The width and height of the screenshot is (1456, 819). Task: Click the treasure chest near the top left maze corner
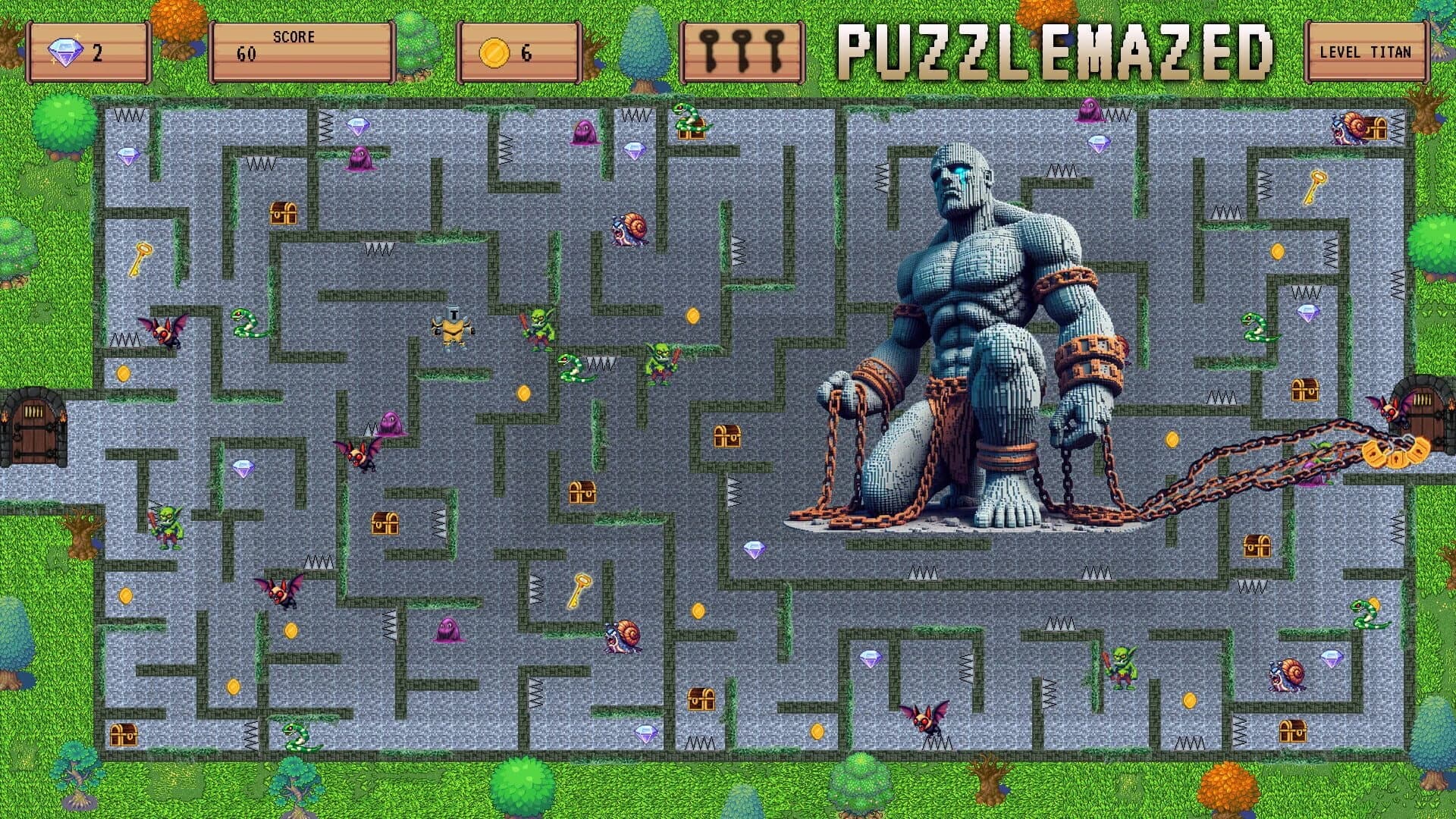[x=286, y=214]
